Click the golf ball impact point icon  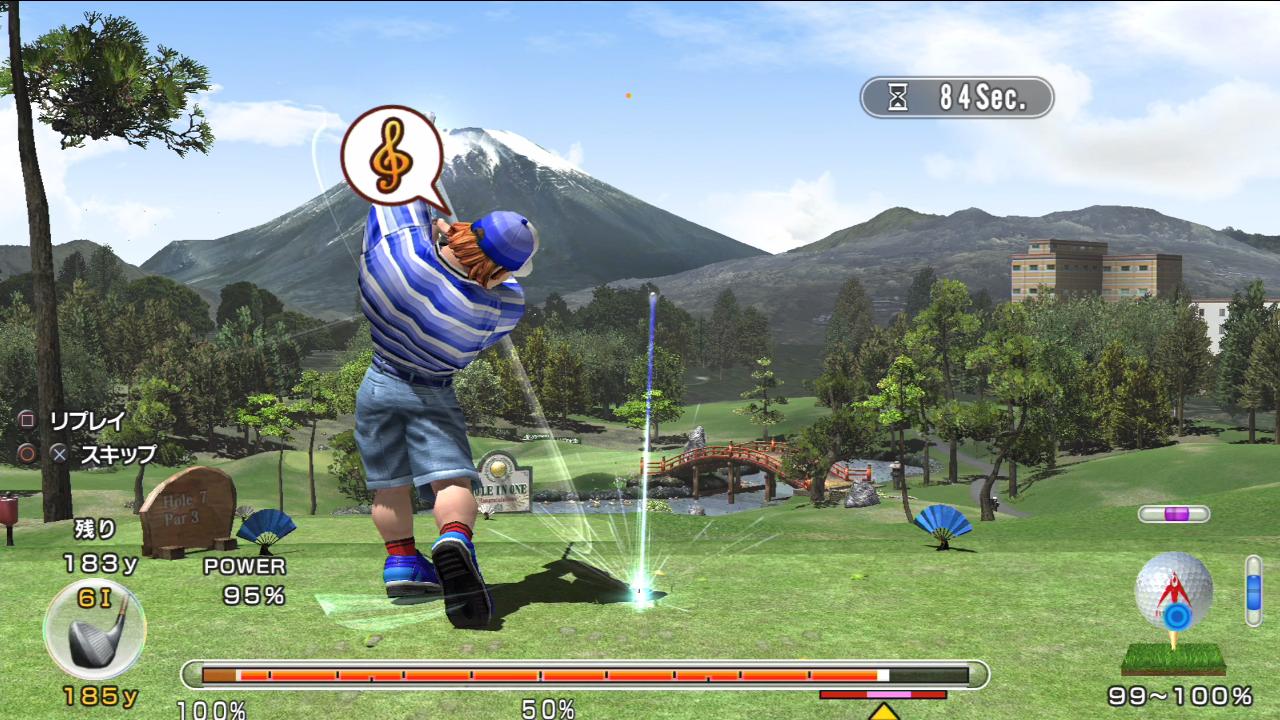click(1174, 594)
